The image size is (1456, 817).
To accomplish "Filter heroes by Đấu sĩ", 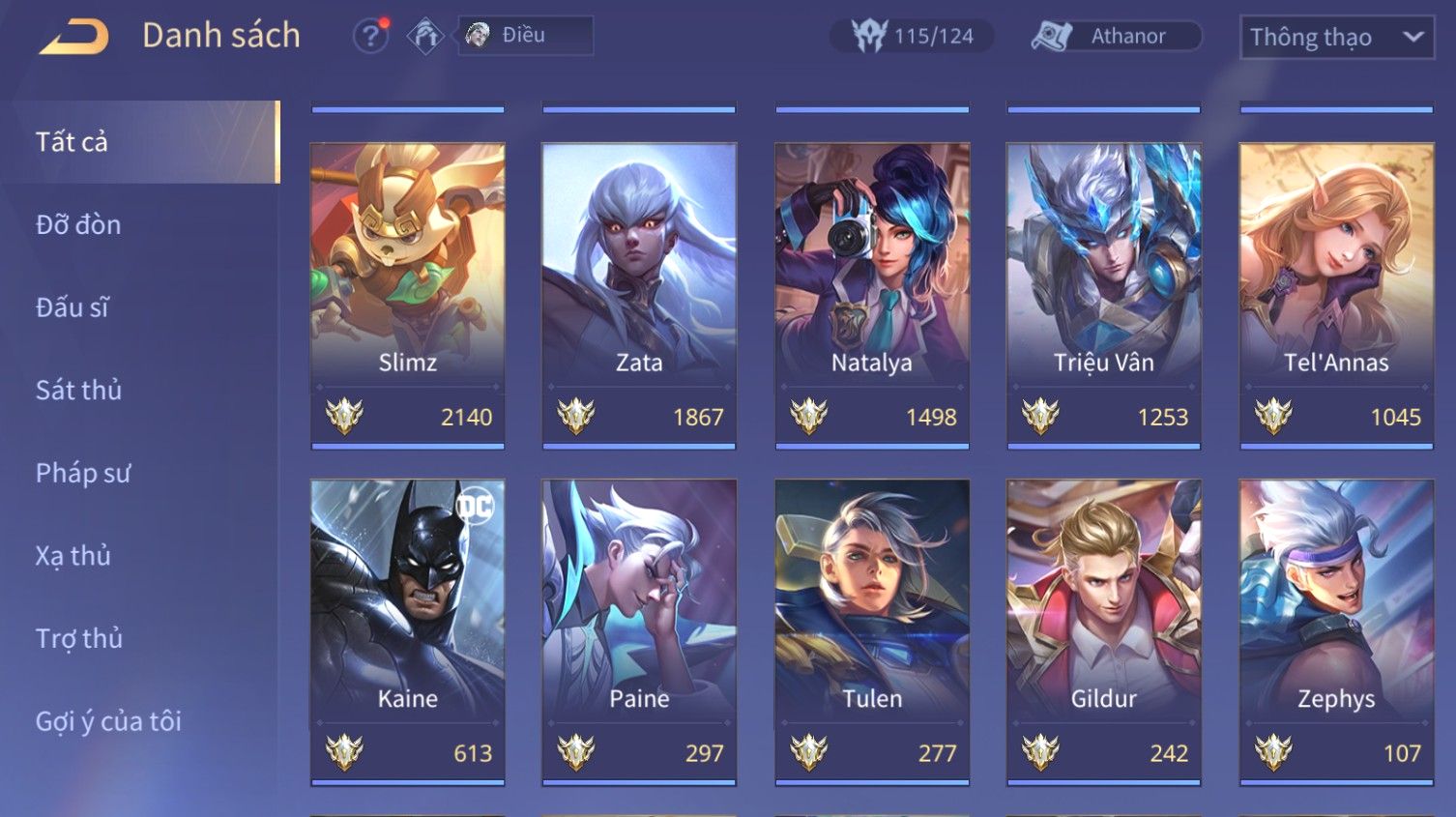I will 73,307.
